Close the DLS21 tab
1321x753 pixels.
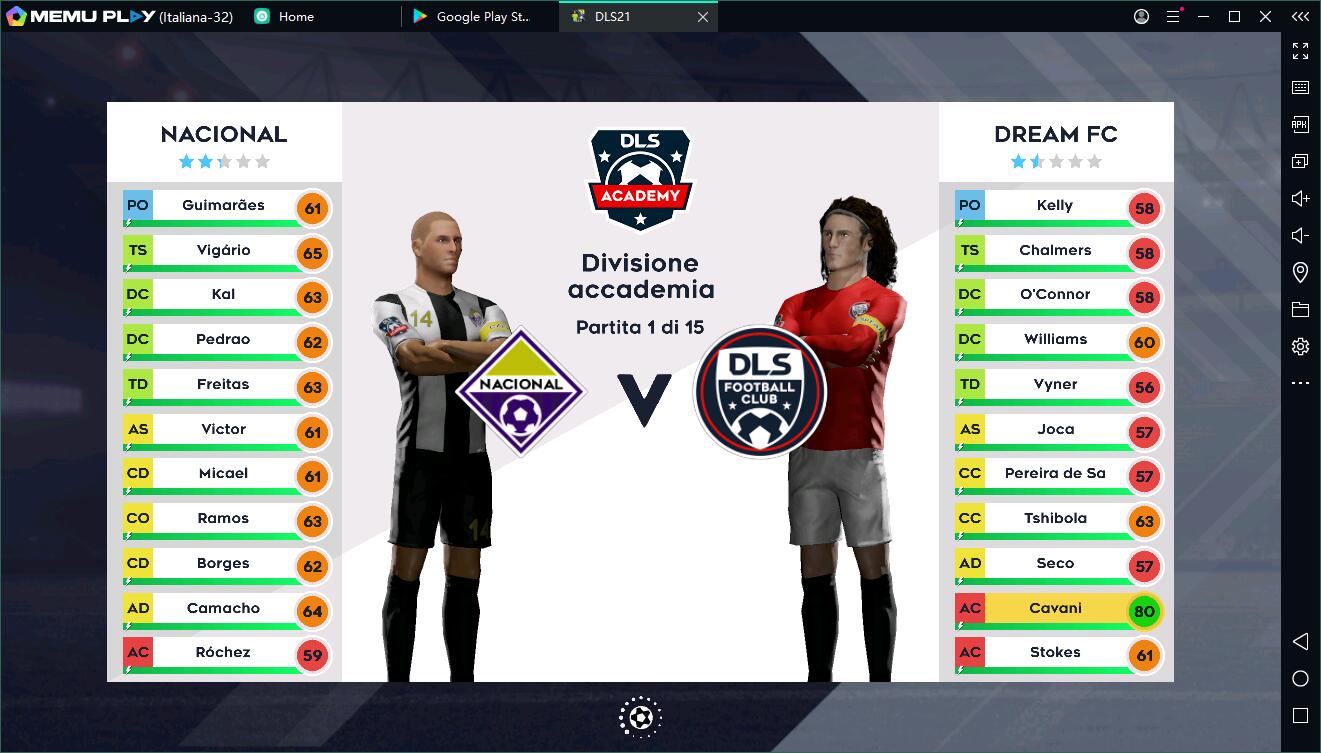702,16
